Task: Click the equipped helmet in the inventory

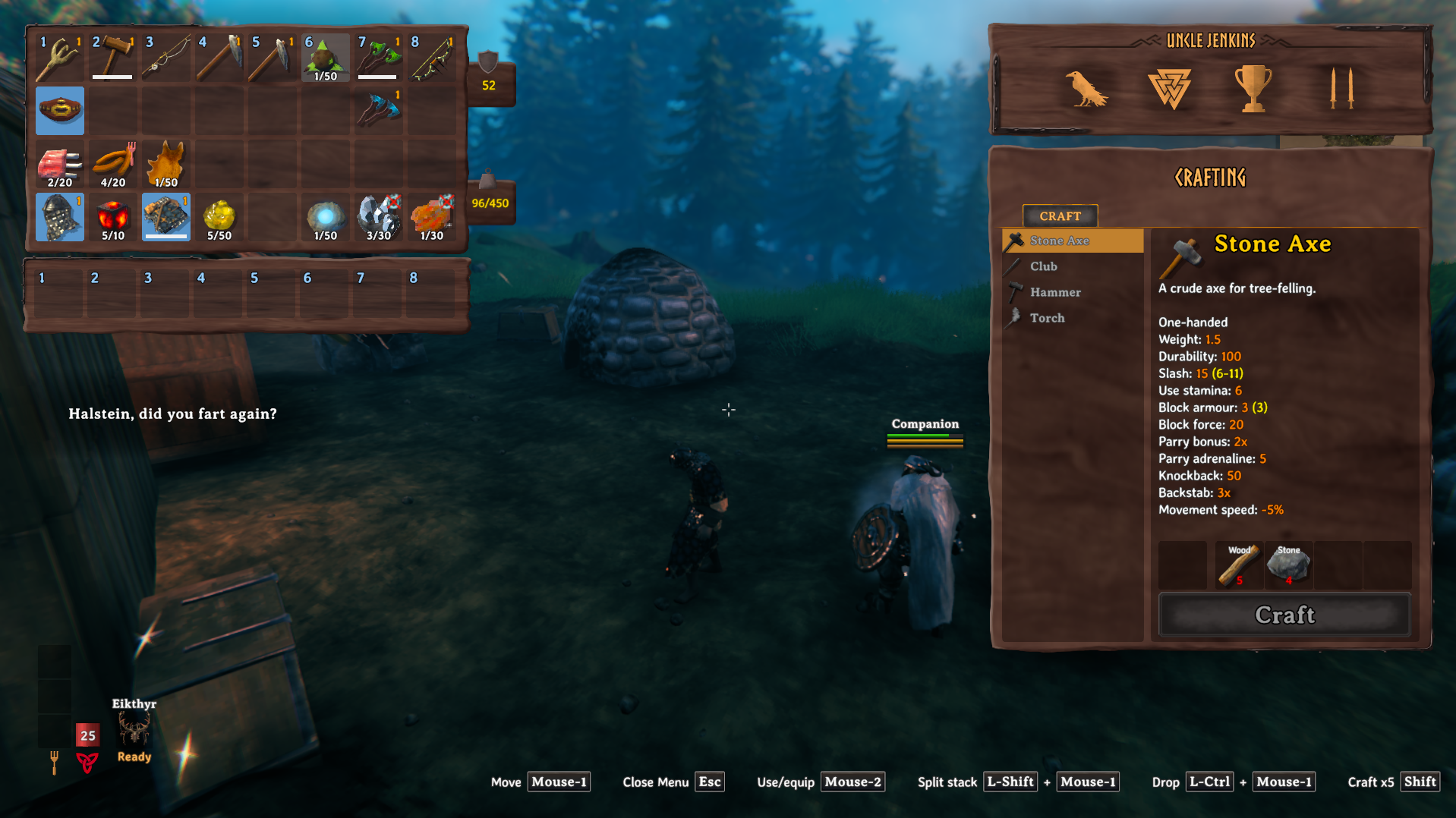Action: click(x=59, y=218)
